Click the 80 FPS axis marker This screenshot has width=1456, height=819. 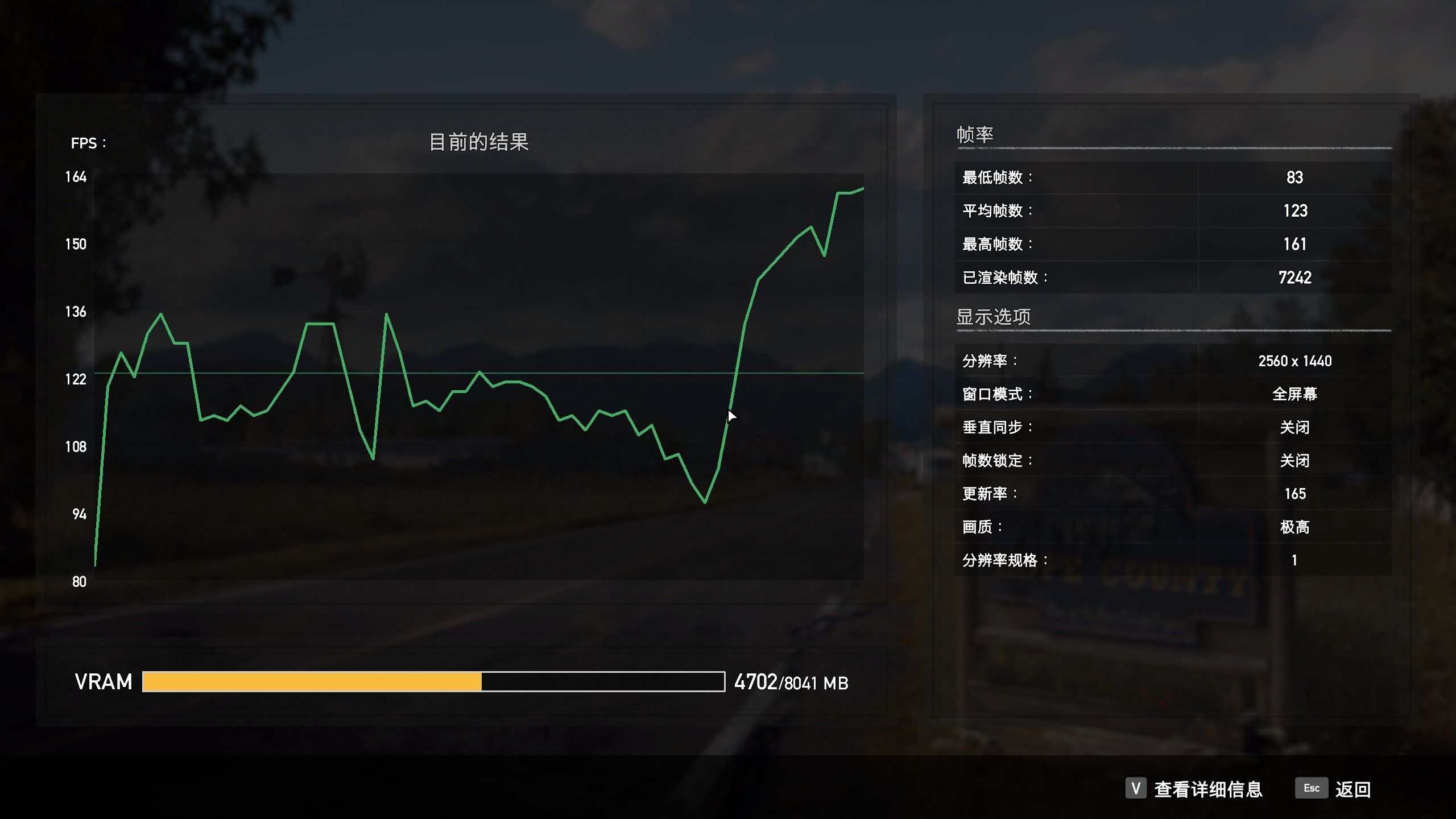point(78,581)
